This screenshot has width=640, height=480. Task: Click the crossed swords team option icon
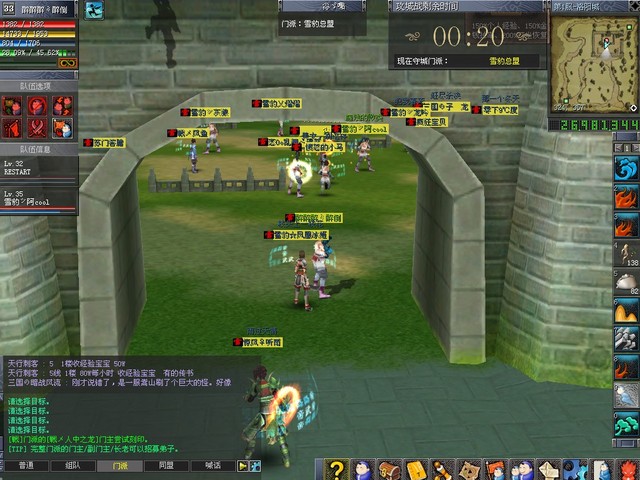(x=38, y=127)
